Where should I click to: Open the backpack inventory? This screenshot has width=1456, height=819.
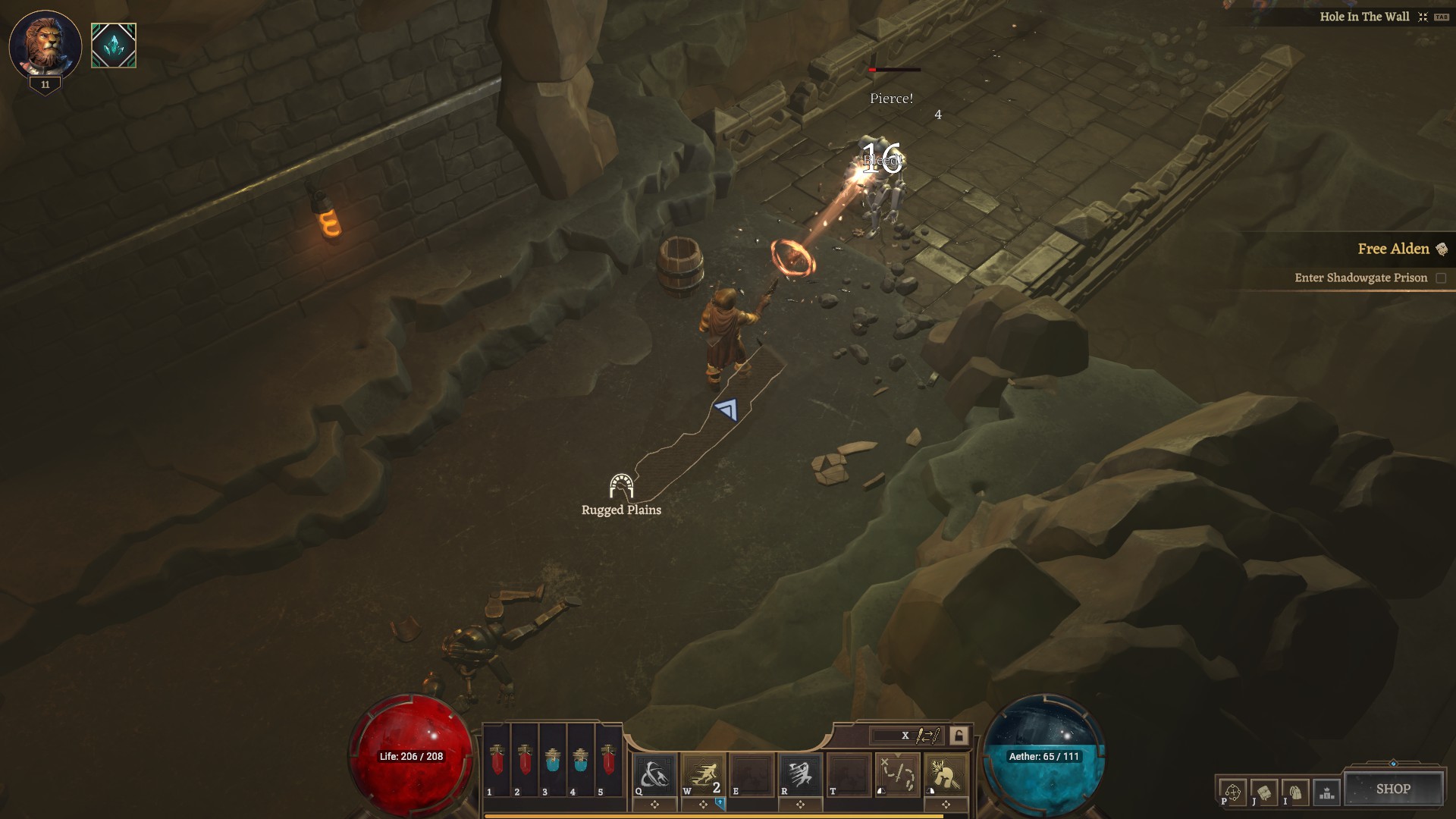click(1296, 792)
